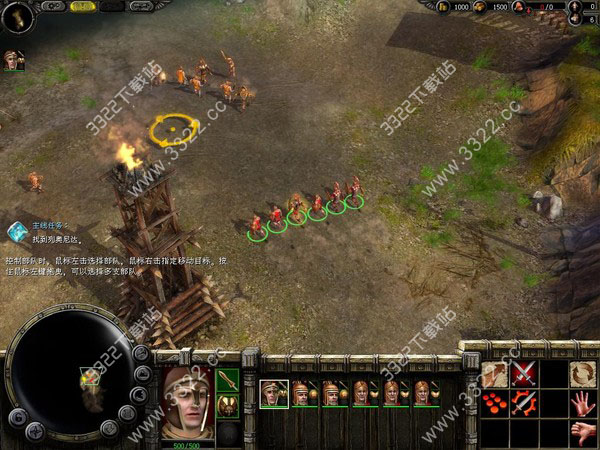Activate the circular arrows command icon
Viewport: 600px width, 450px height.
click(583, 374)
